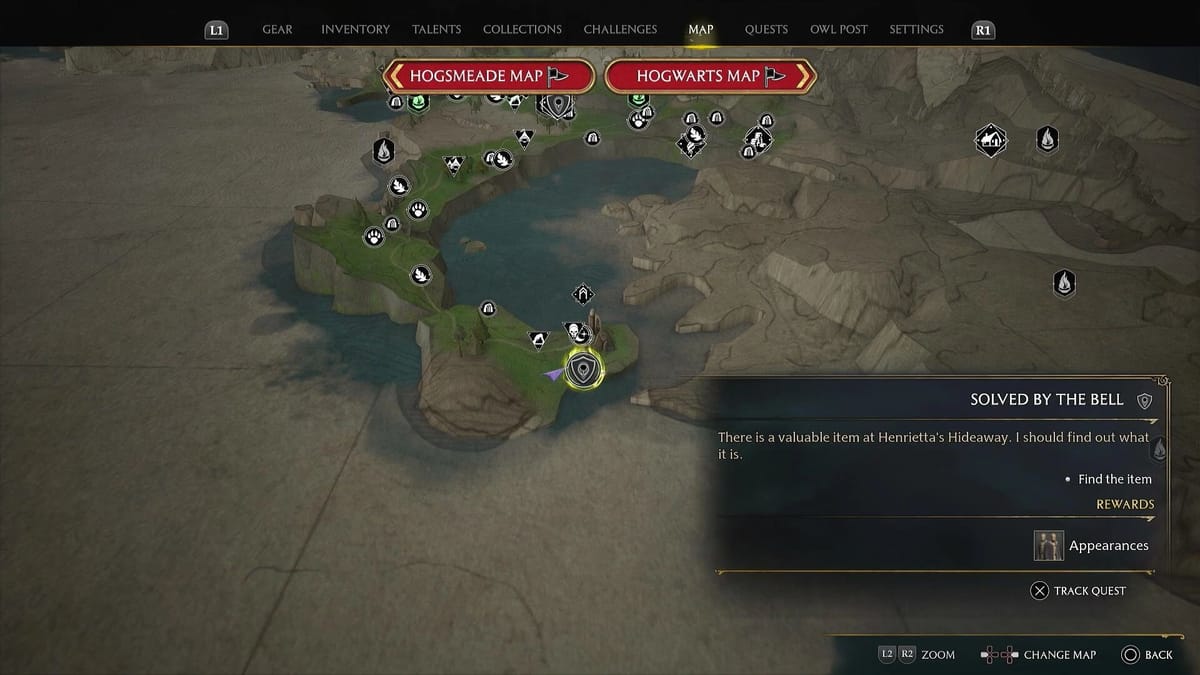Open the Hogwarts Map
This screenshot has width=1200, height=675.
coord(711,76)
